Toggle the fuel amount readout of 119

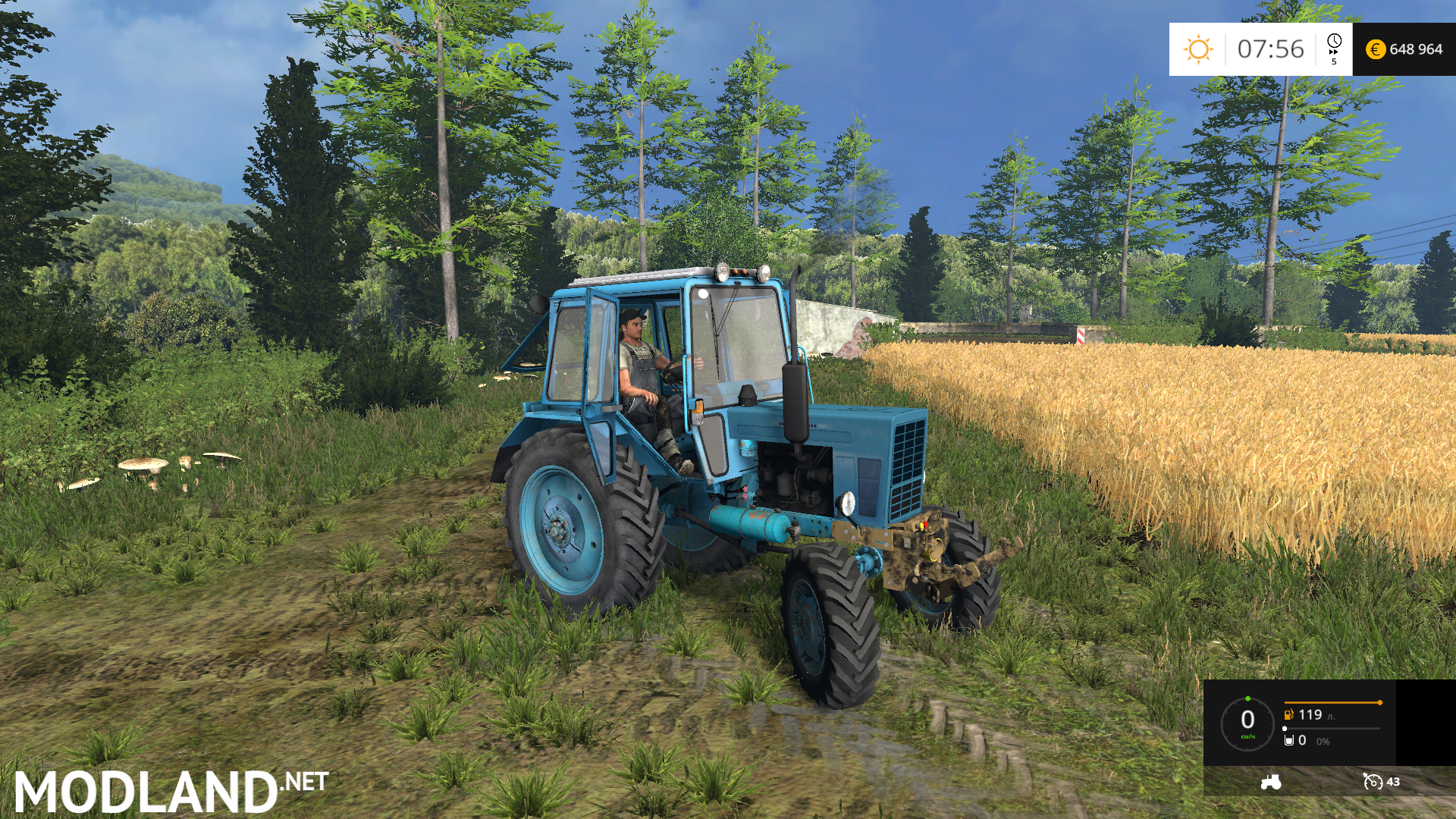pyautogui.click(x=1310, y=715)
